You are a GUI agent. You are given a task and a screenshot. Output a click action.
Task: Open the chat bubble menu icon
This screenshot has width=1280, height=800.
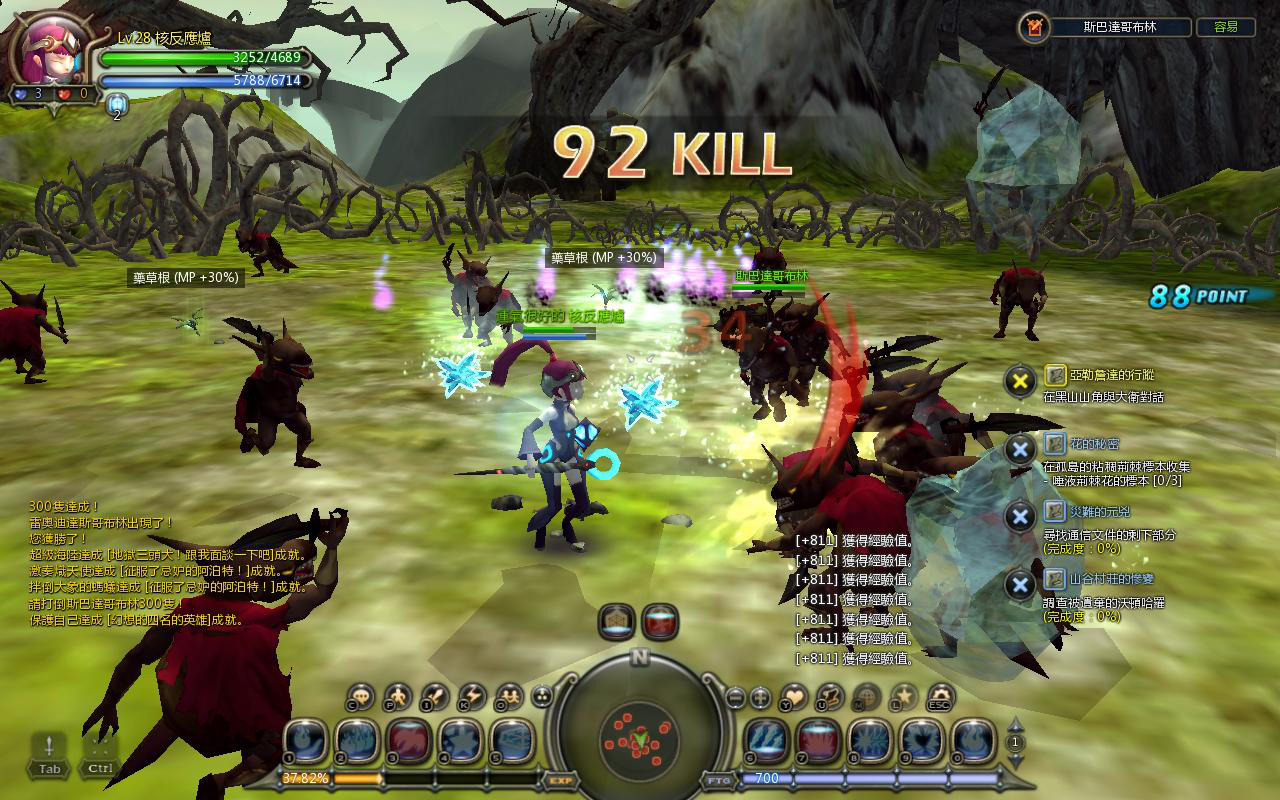[362, 696]
